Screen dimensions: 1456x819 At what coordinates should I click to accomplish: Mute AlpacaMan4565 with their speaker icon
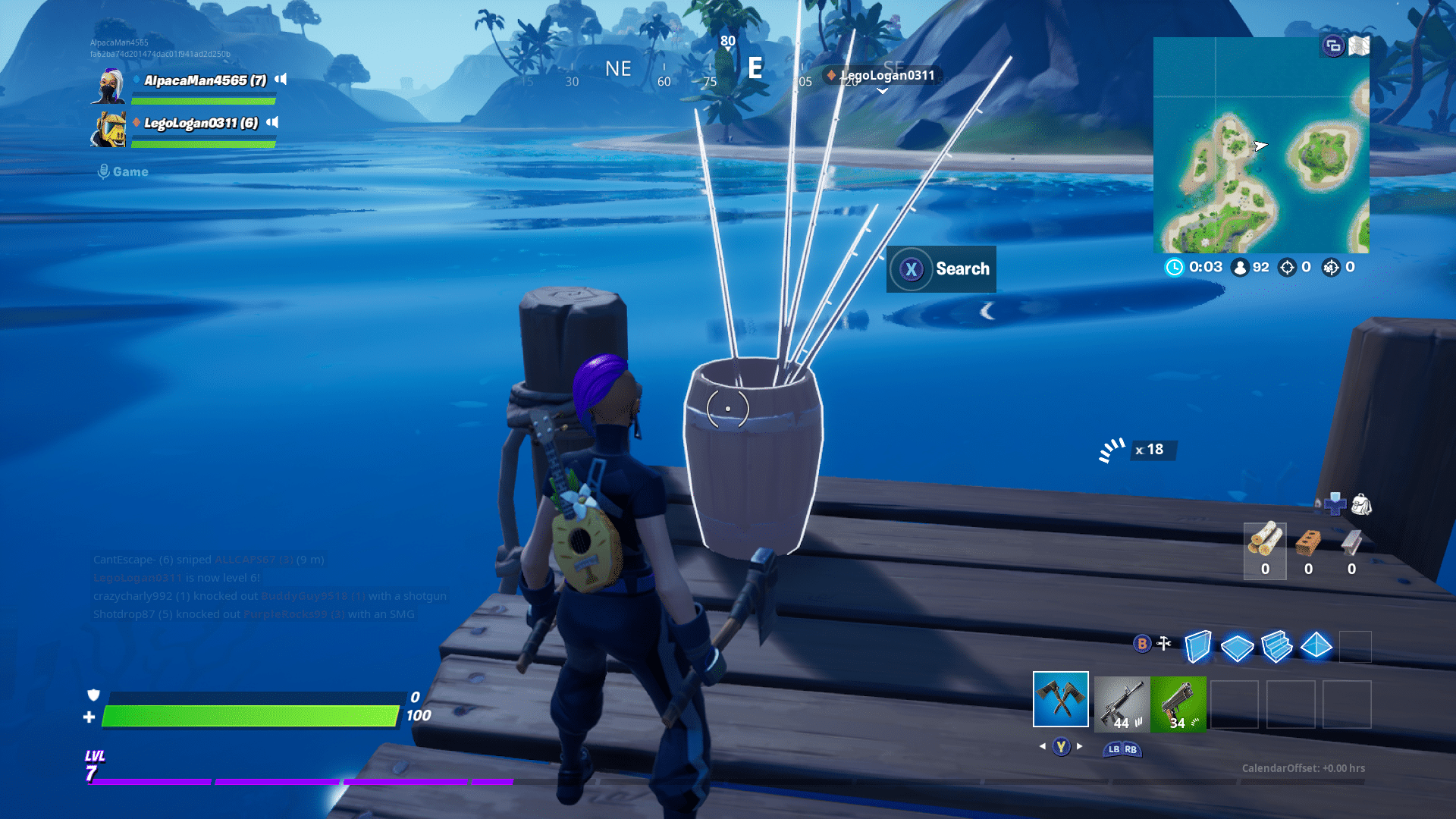(x=280, y=78)
